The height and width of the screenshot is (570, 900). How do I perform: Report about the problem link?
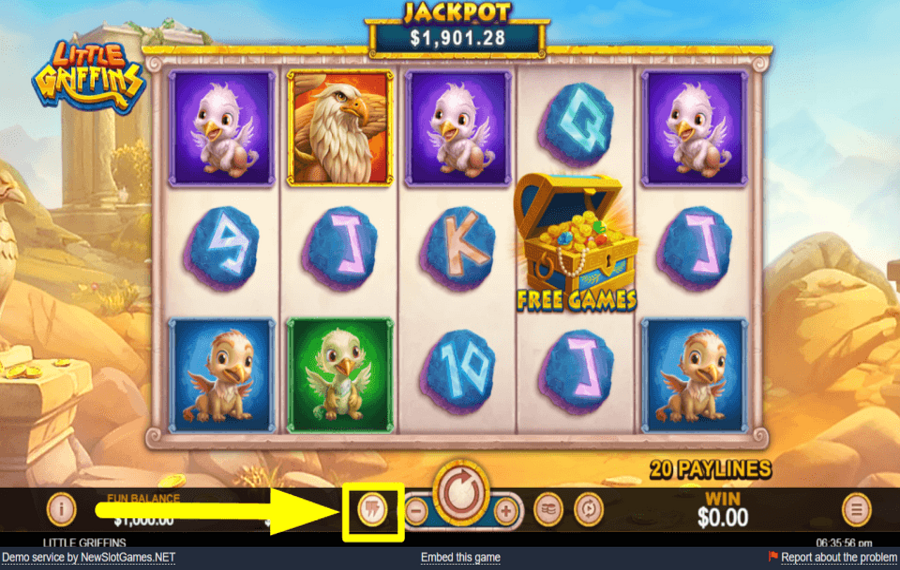click(838, 557)
